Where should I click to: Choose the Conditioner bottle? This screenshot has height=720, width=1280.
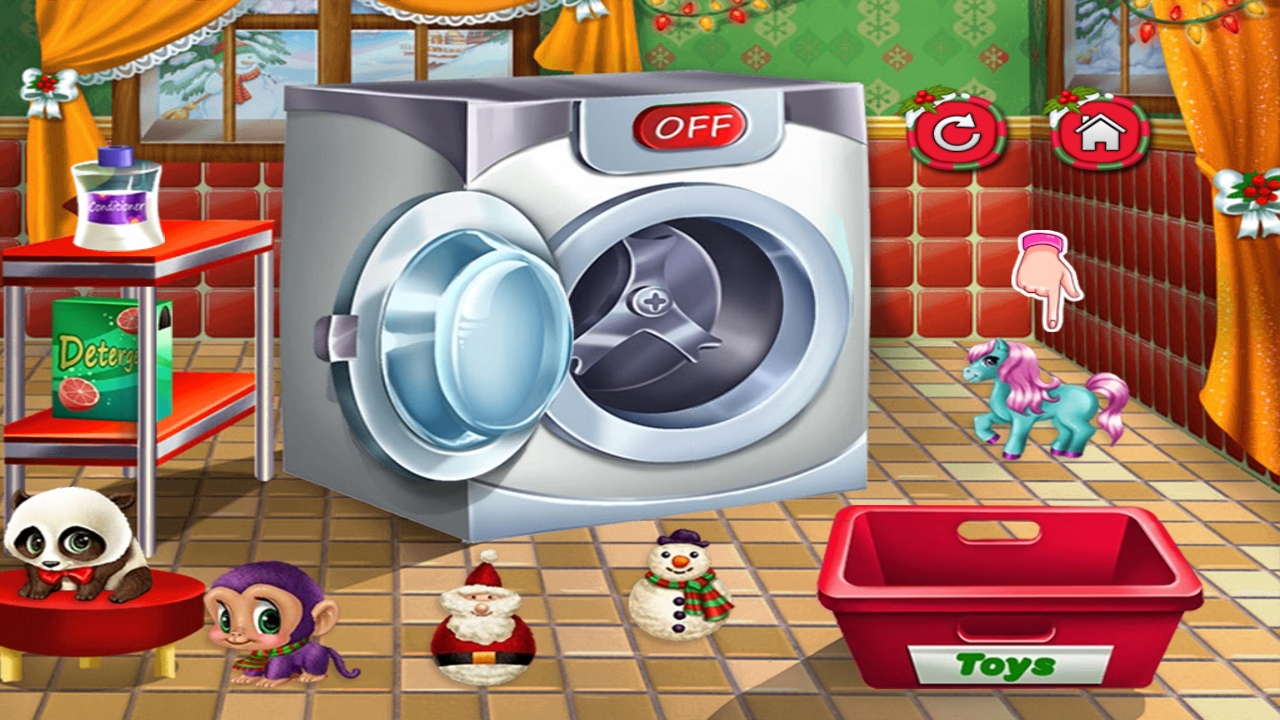coord(117,198)
